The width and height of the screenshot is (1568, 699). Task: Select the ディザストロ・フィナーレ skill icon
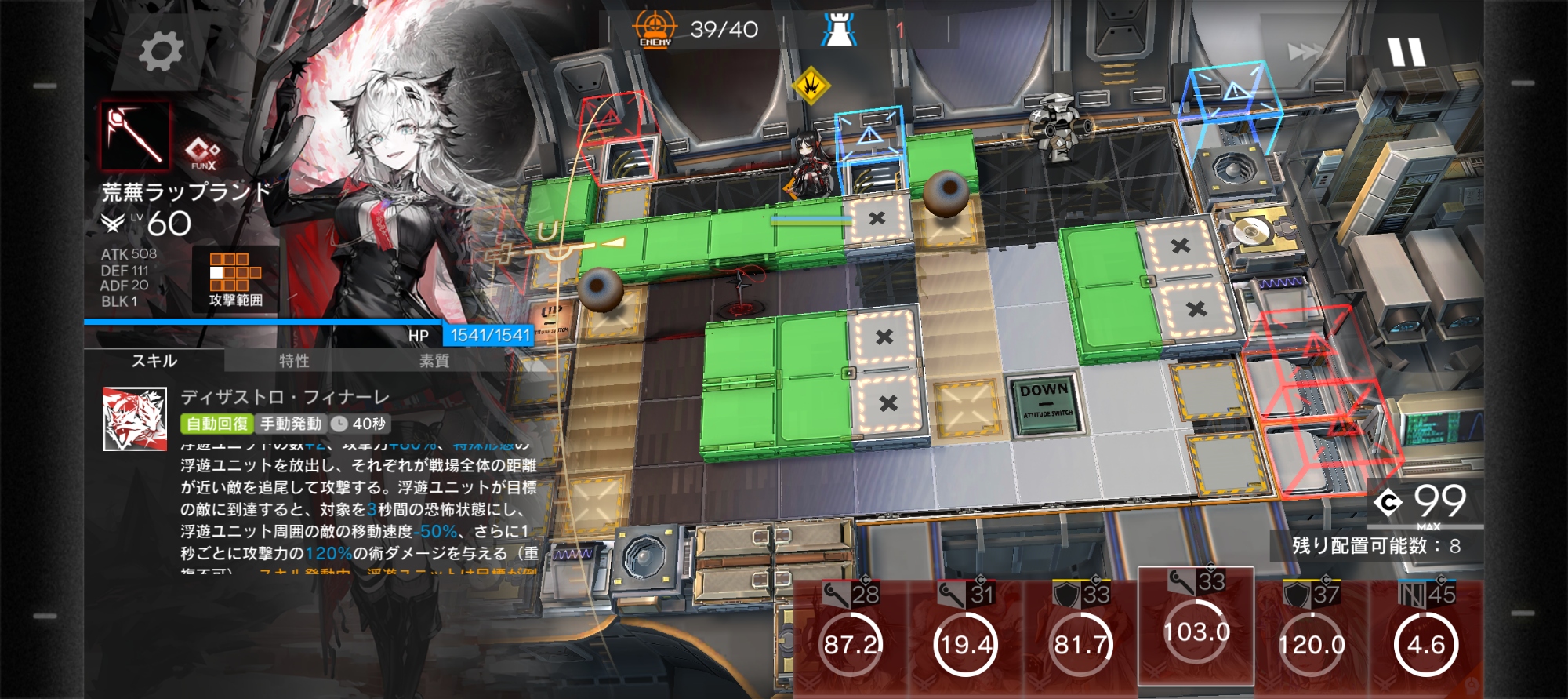(x=135, y=419)
